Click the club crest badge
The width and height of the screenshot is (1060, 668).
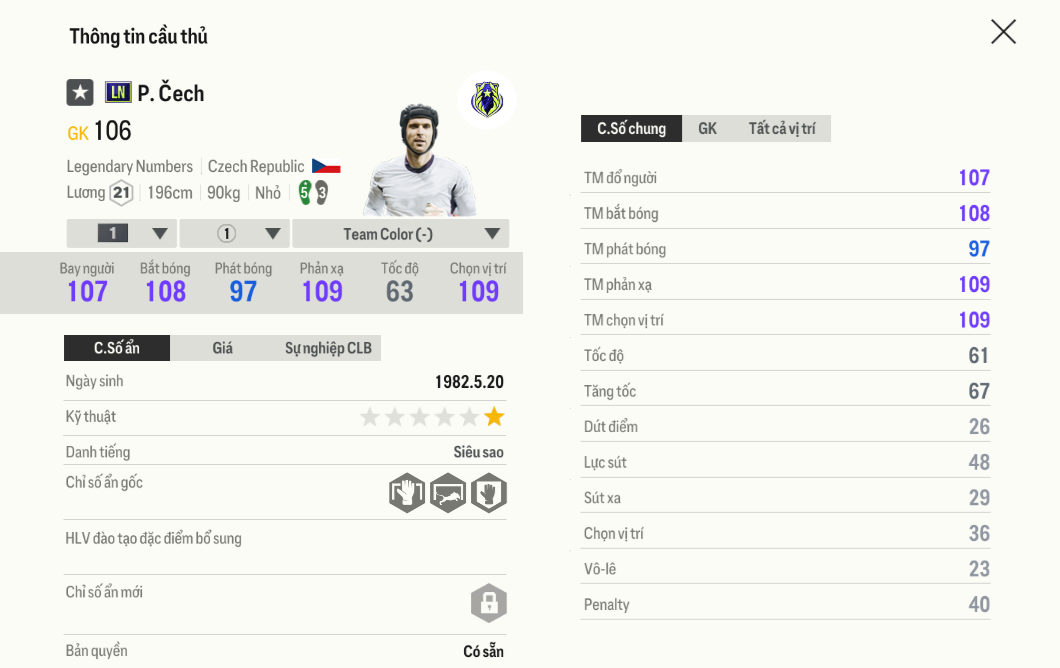click(x=487, y=100)
